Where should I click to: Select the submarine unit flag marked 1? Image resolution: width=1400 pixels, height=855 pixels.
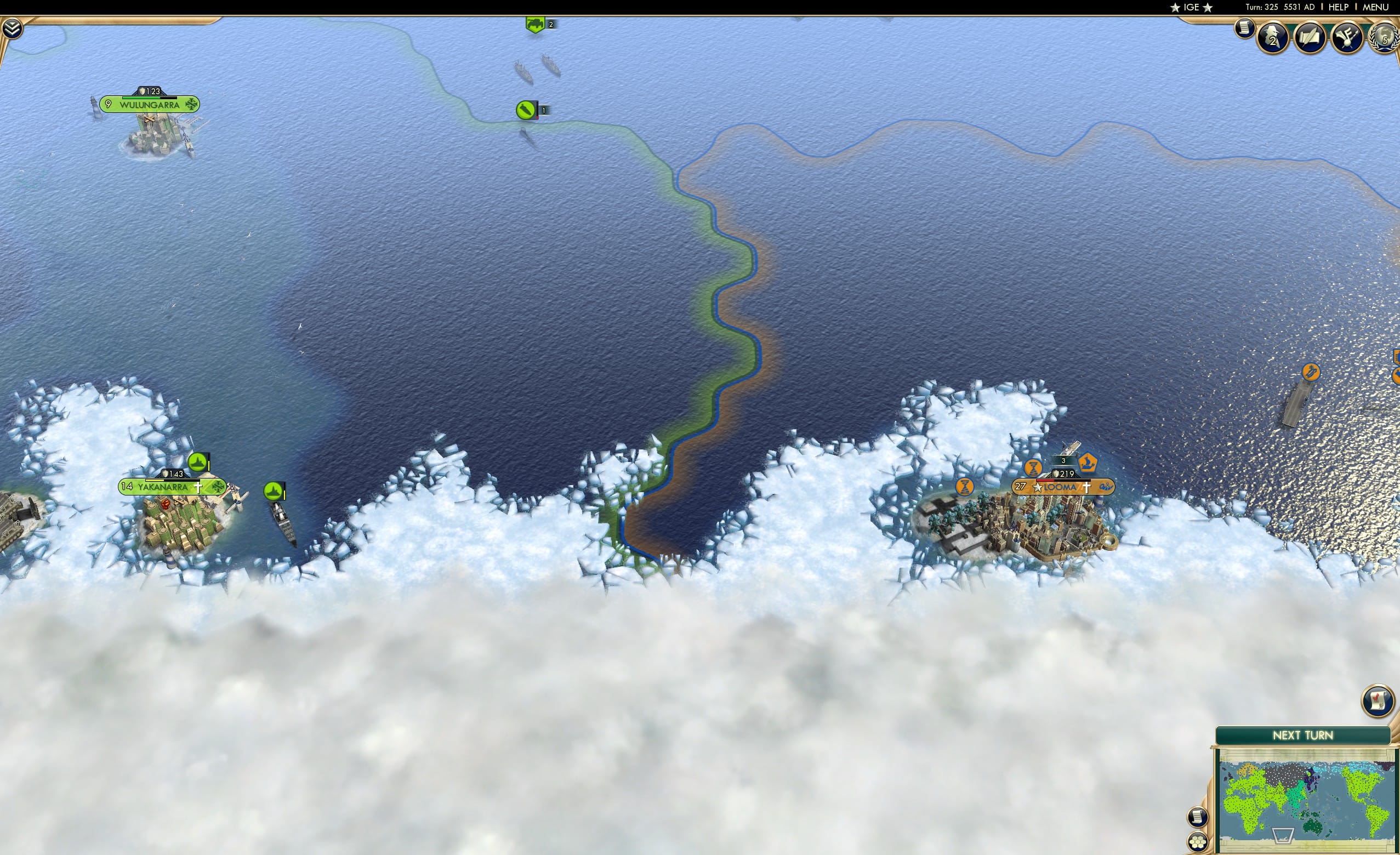[x=526, y=110]
